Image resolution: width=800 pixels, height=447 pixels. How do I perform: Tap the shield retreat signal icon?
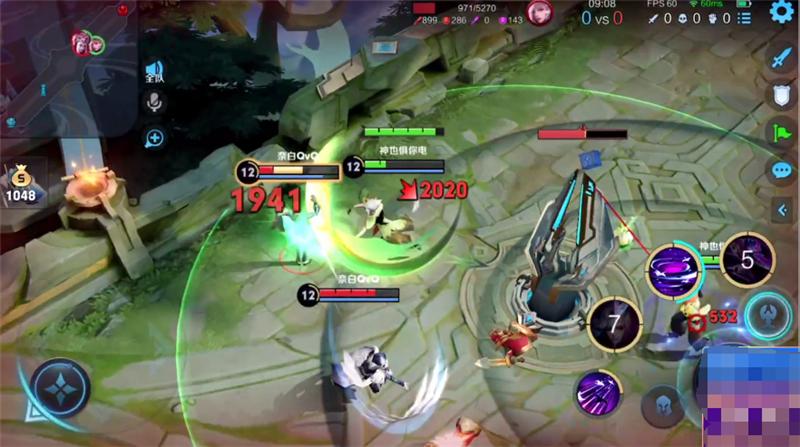(x=781, y=95)
